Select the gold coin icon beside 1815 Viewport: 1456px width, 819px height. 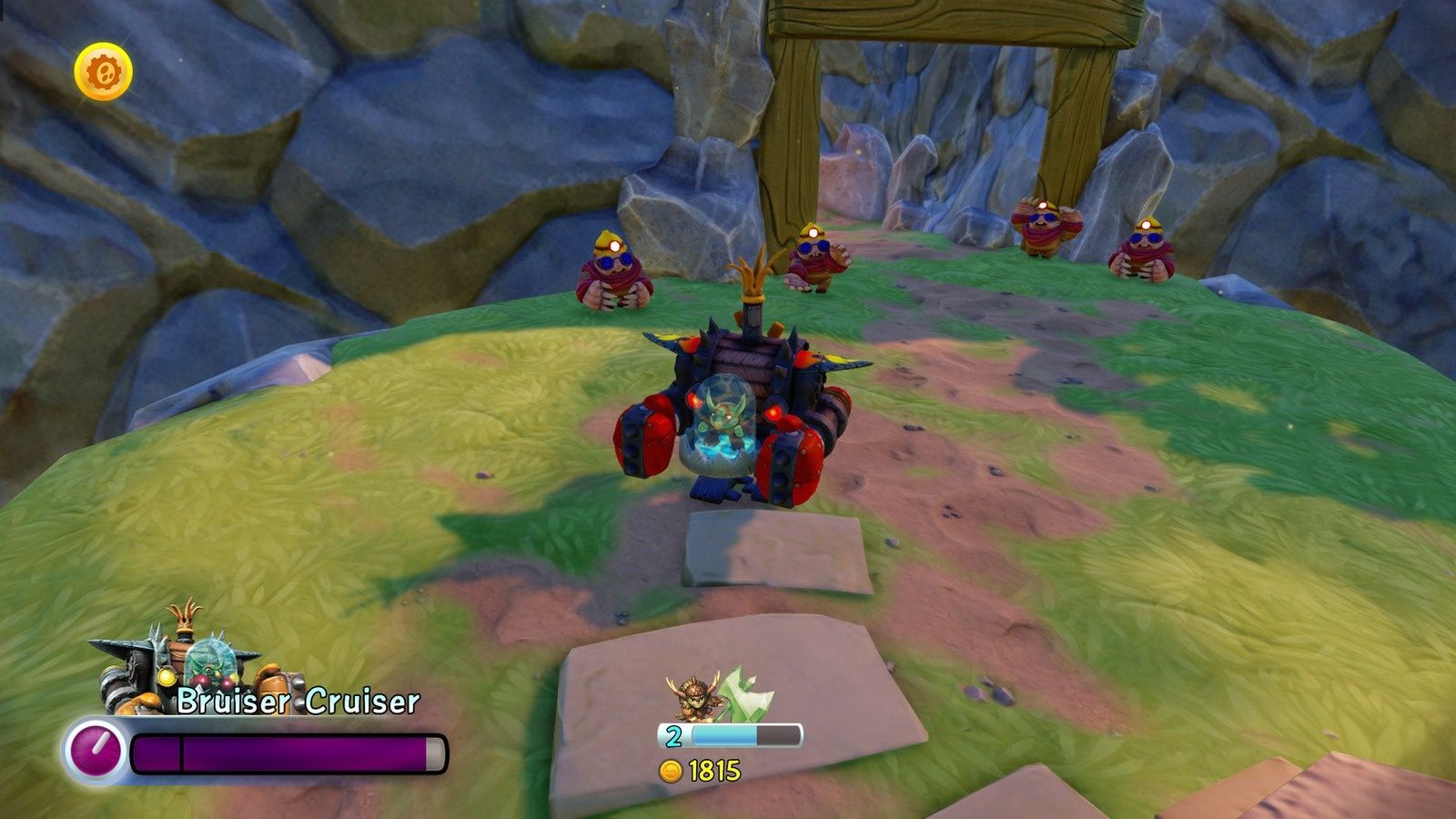pos(673,769)
